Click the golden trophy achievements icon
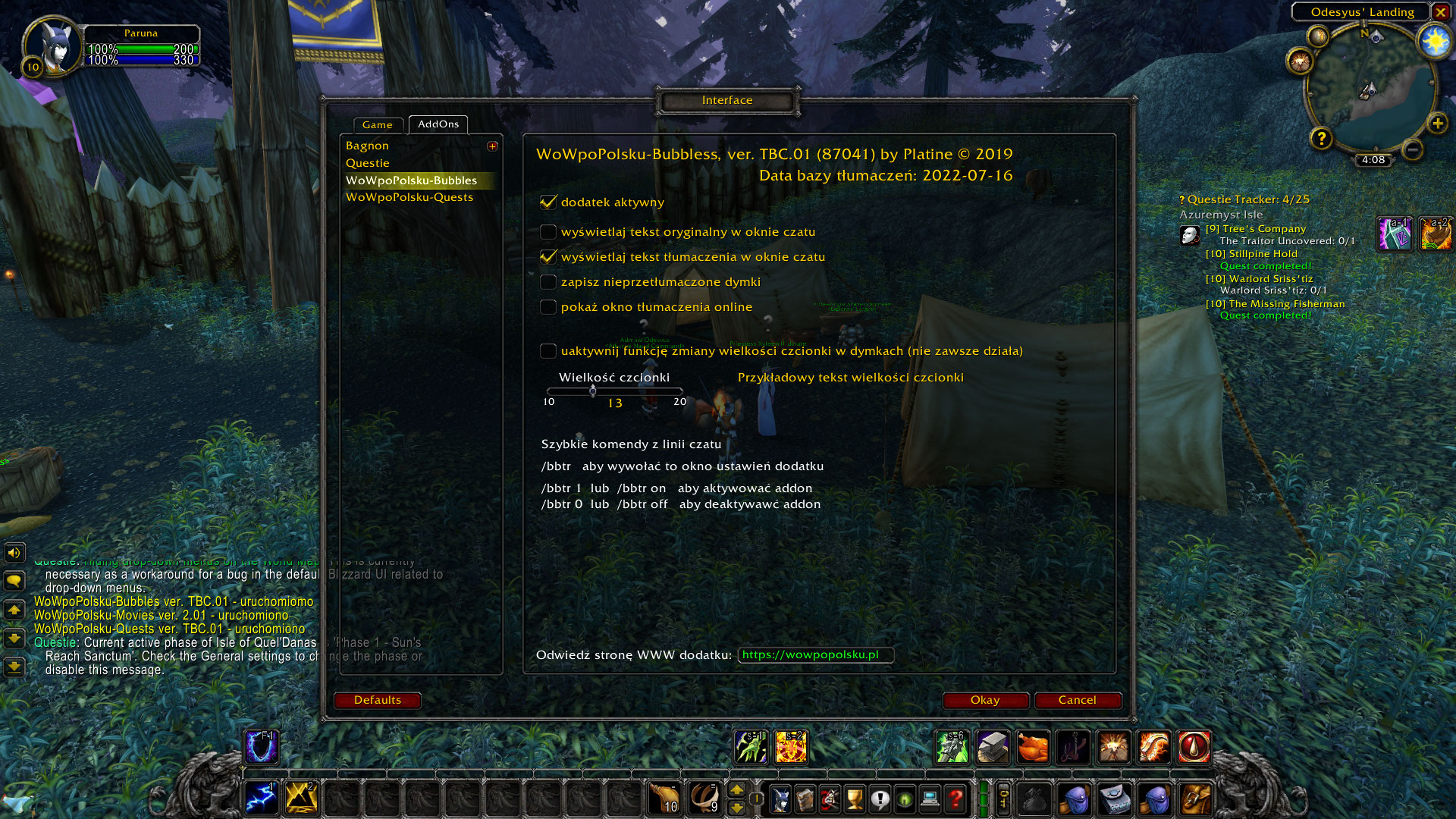The image size is (1456, 819). point(854,798)
